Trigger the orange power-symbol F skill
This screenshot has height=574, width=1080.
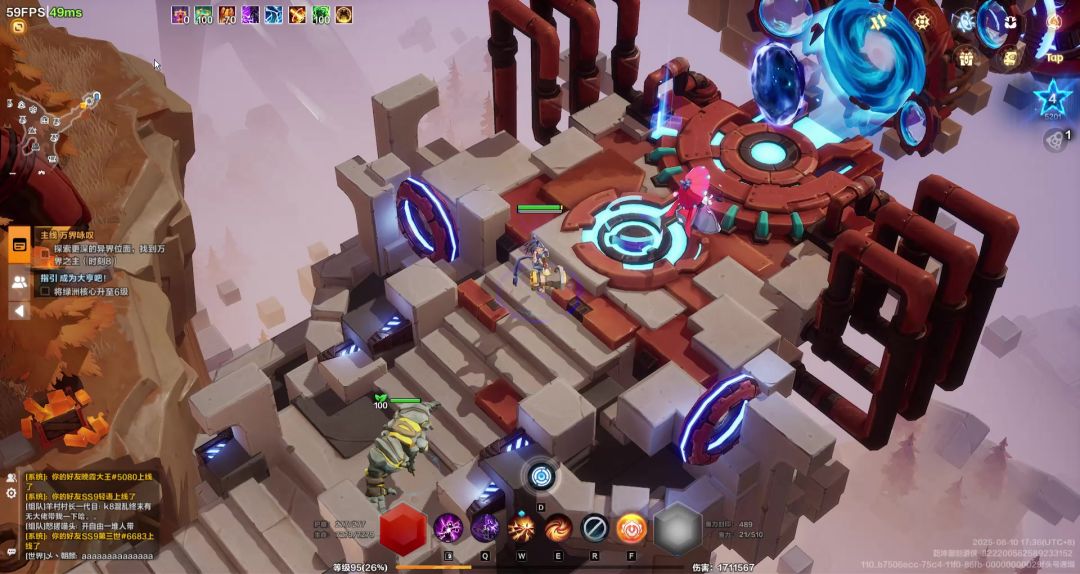[631, 527]
